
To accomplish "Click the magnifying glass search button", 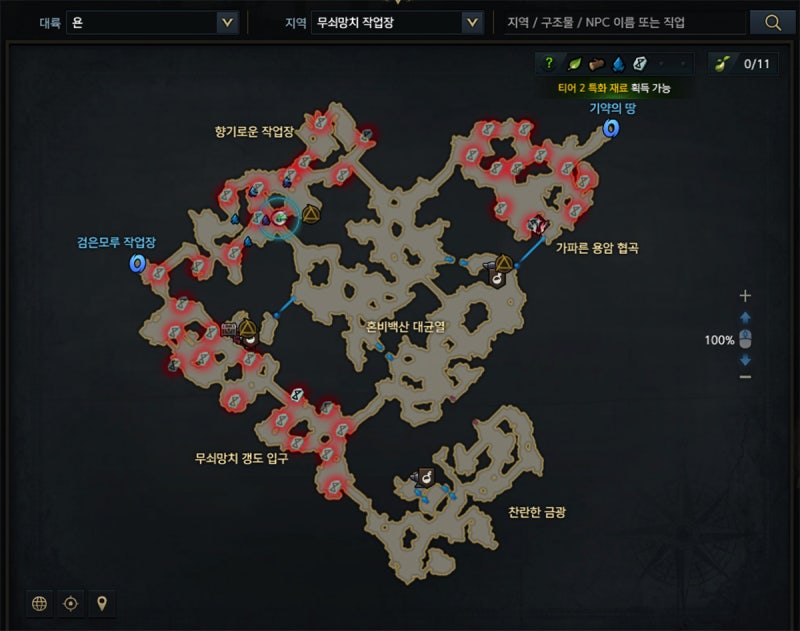I will coord(772,22).
